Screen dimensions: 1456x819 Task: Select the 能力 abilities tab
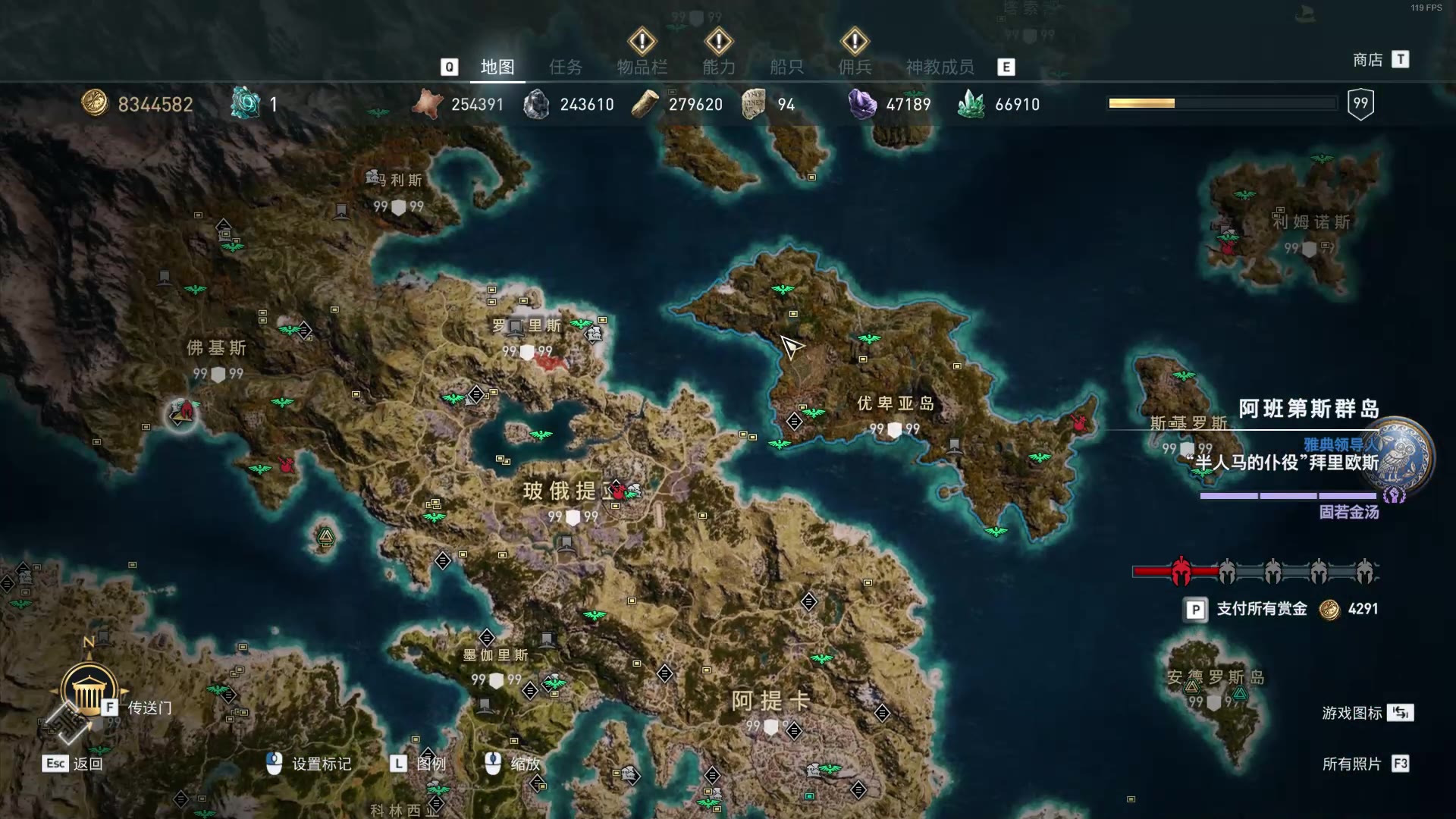tap(718, 67)
